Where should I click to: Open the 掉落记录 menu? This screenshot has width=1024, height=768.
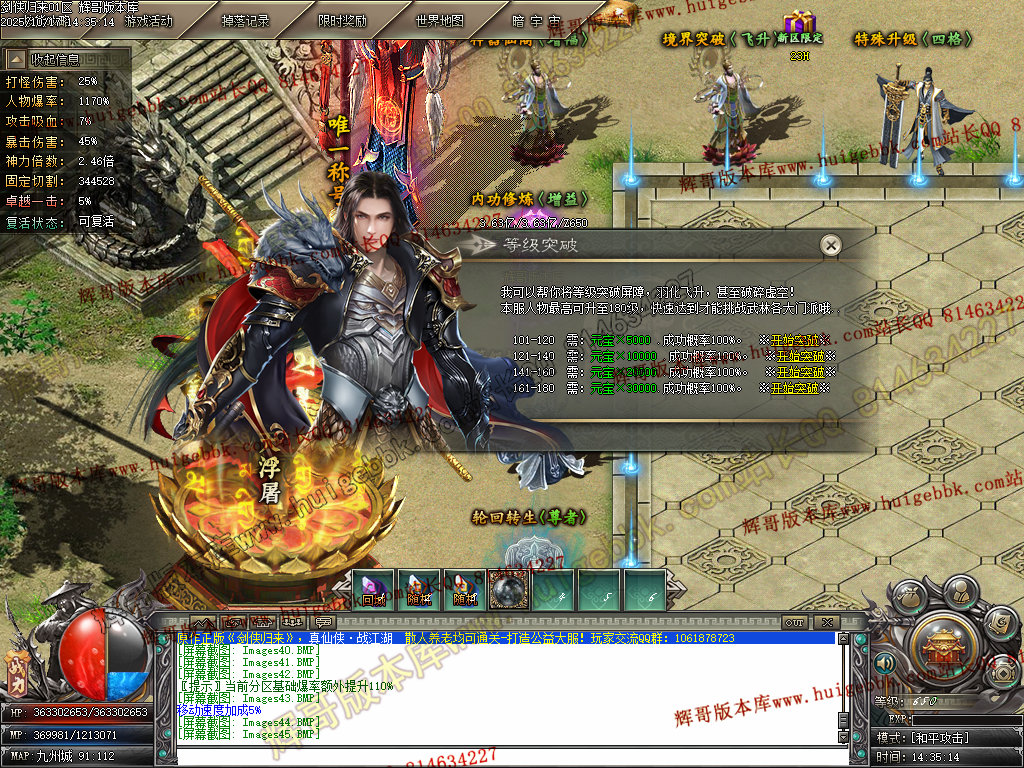246,21
